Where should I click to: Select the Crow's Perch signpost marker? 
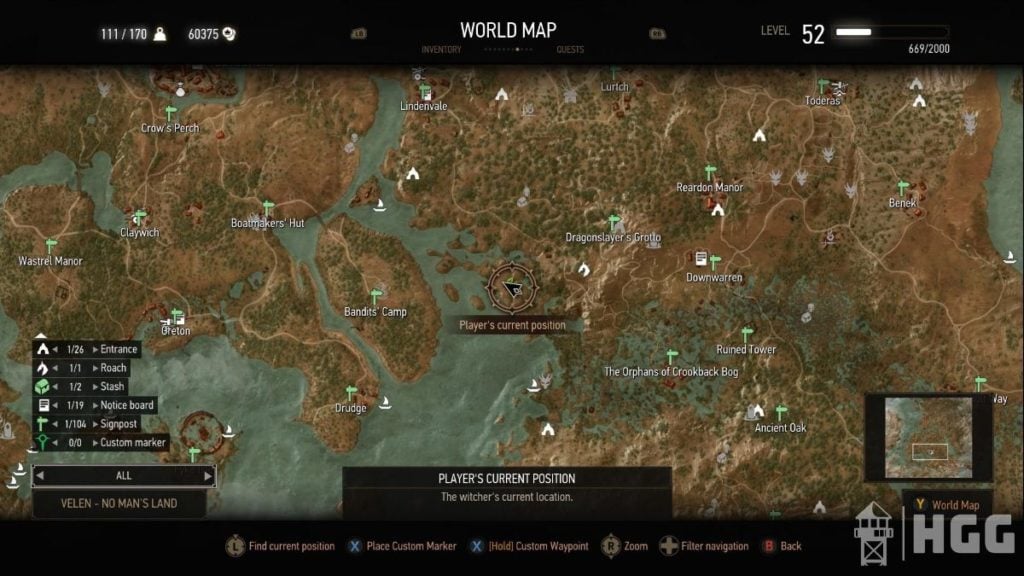[x=170, y=112]
